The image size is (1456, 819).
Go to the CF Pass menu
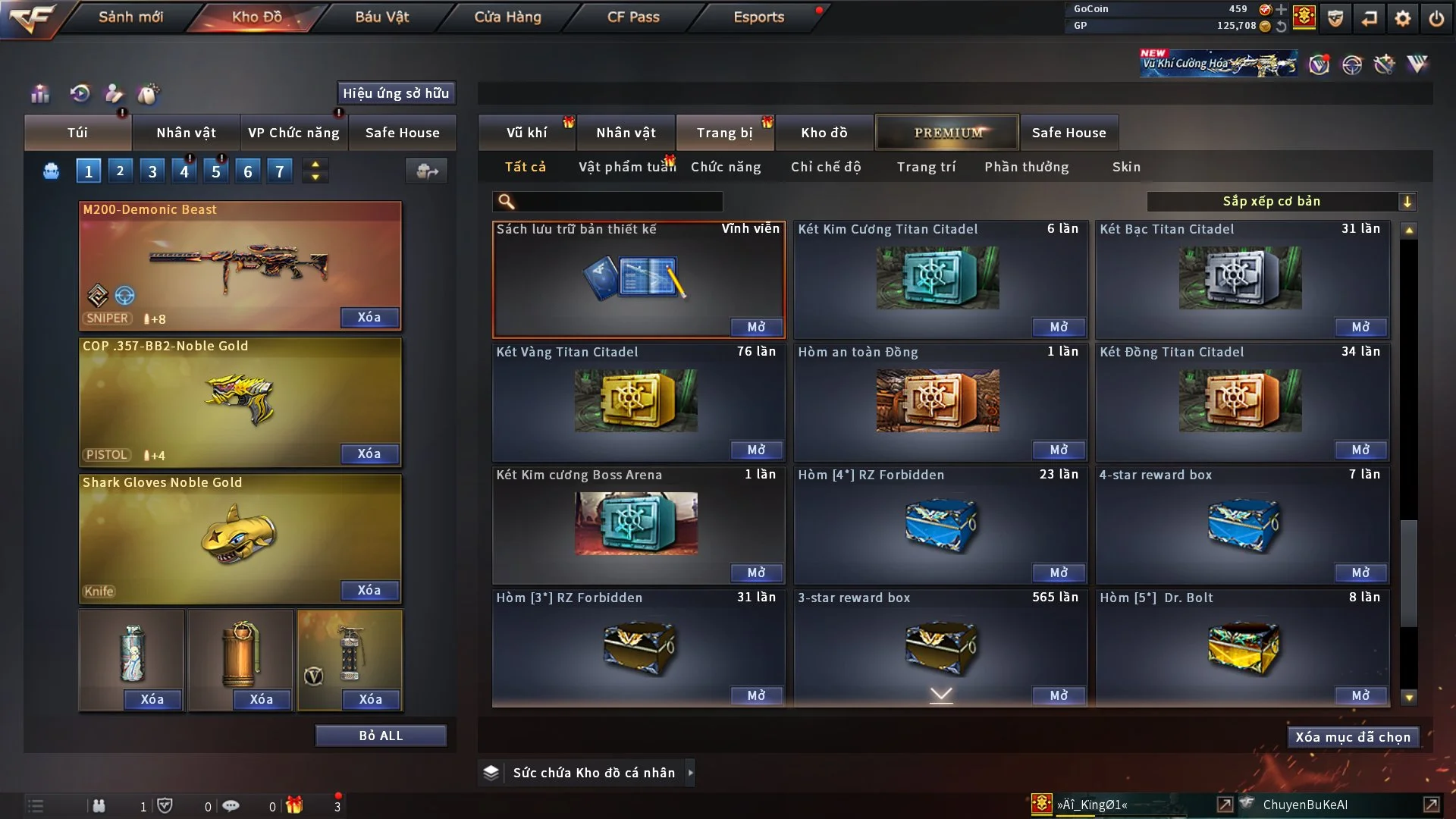coord(633,17)
